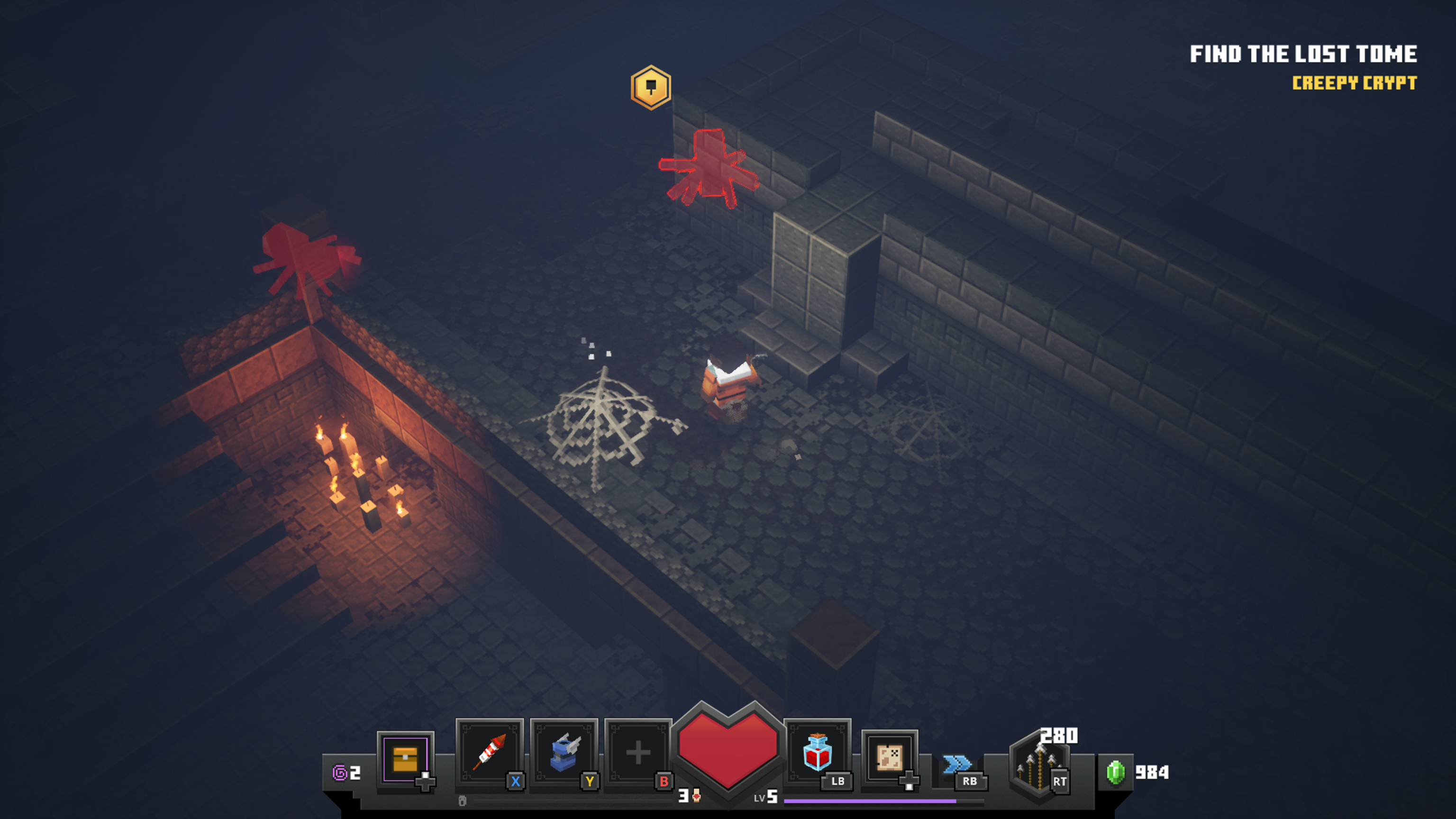Drink the red health potion

(x=817, y=752)
